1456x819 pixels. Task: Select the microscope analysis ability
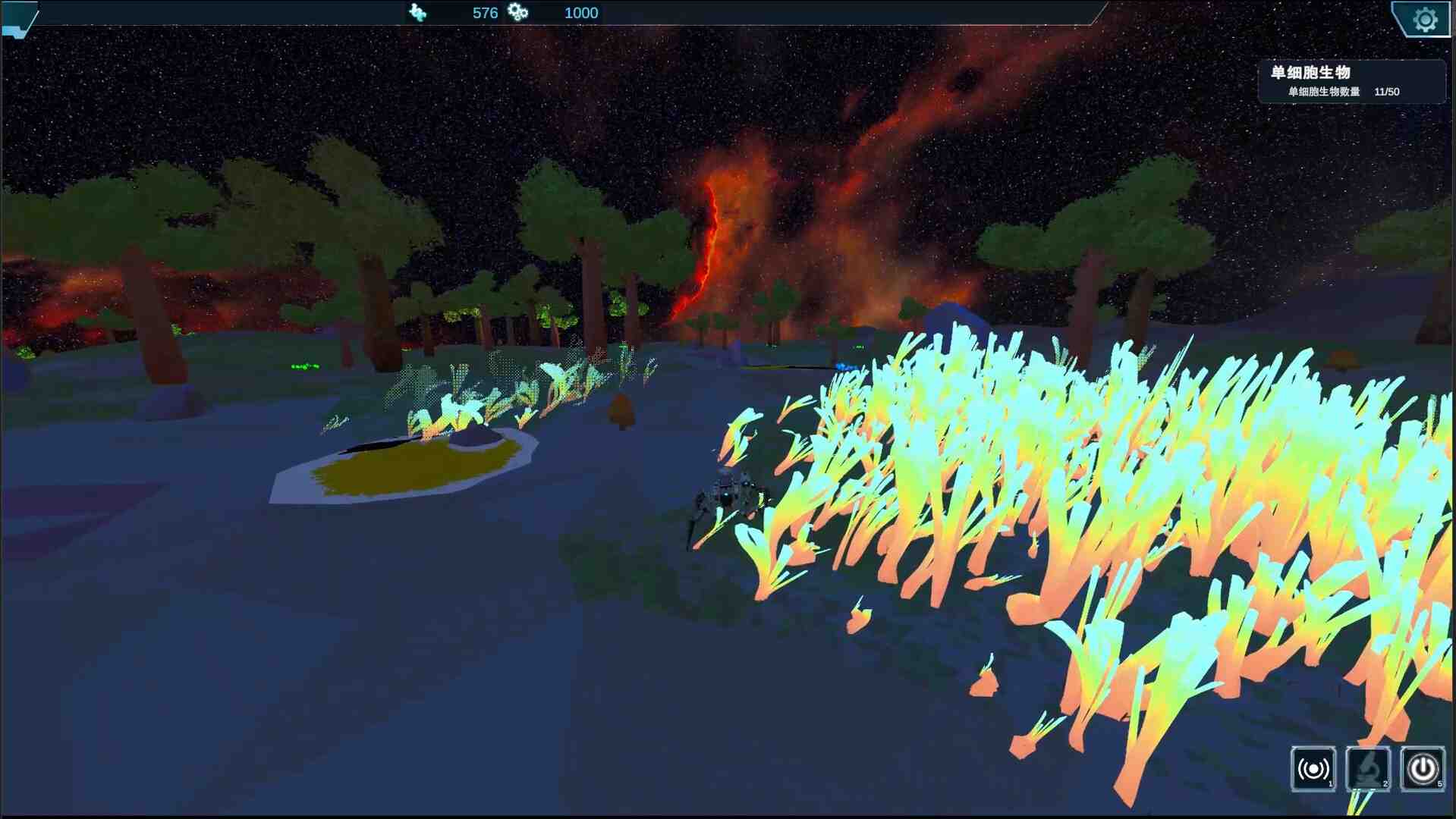[1368, 768]
